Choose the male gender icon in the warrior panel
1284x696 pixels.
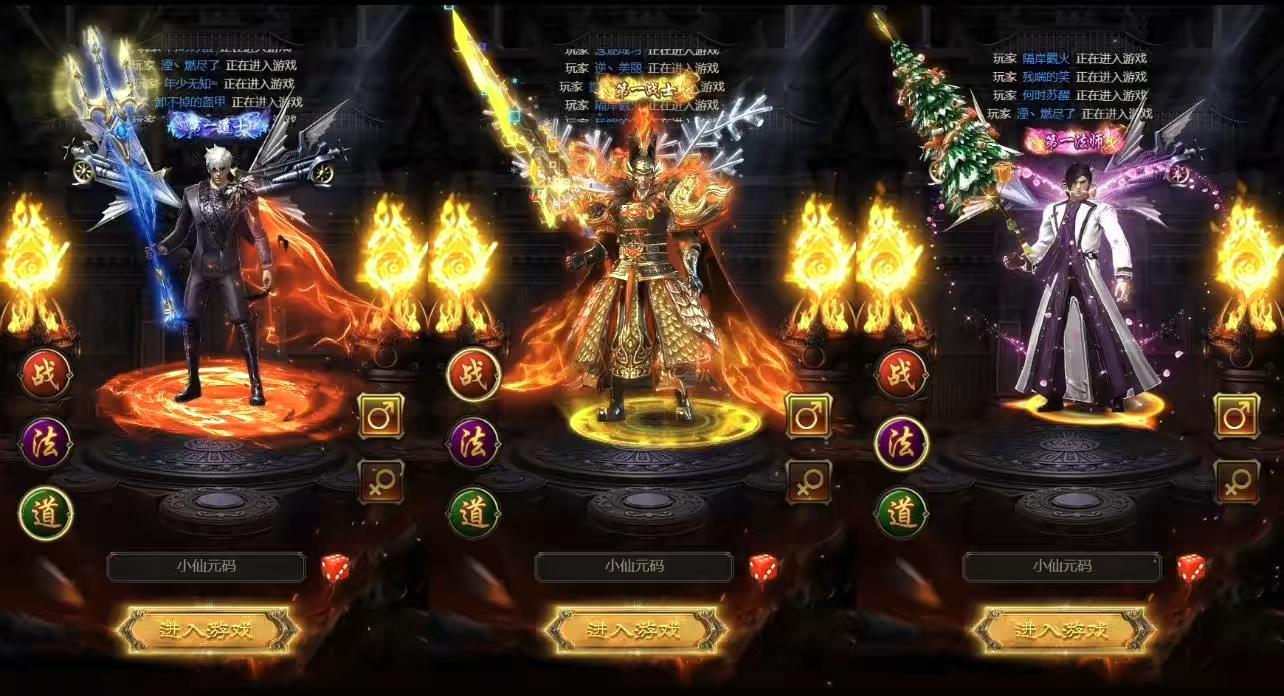tap(809, 416)
